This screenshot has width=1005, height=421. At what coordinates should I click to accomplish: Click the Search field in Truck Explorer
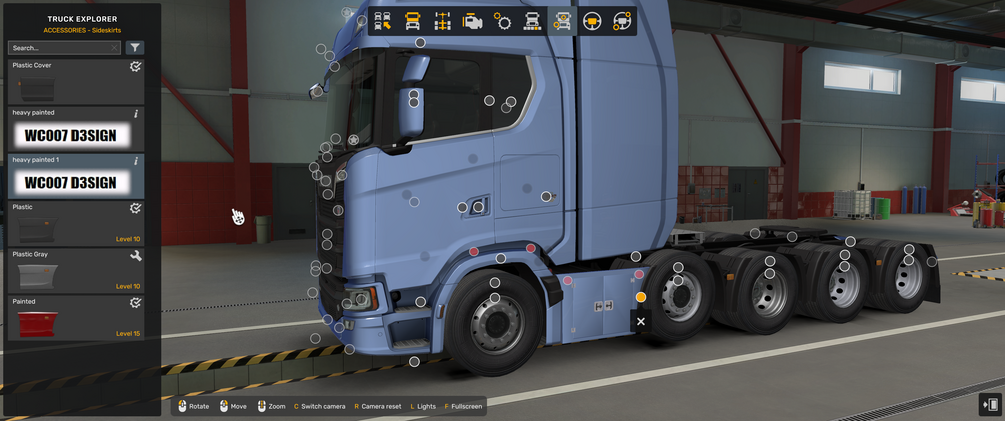(x=60, y=47)
